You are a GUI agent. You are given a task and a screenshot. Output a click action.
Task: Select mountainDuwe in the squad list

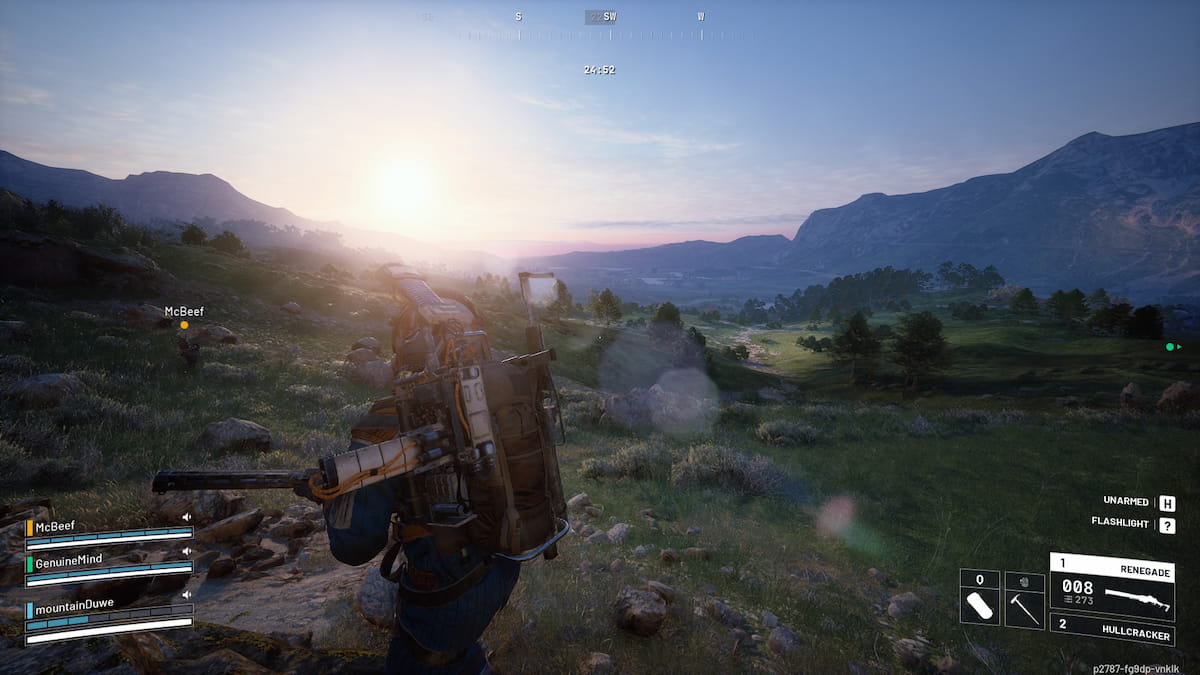pos(74,604)
